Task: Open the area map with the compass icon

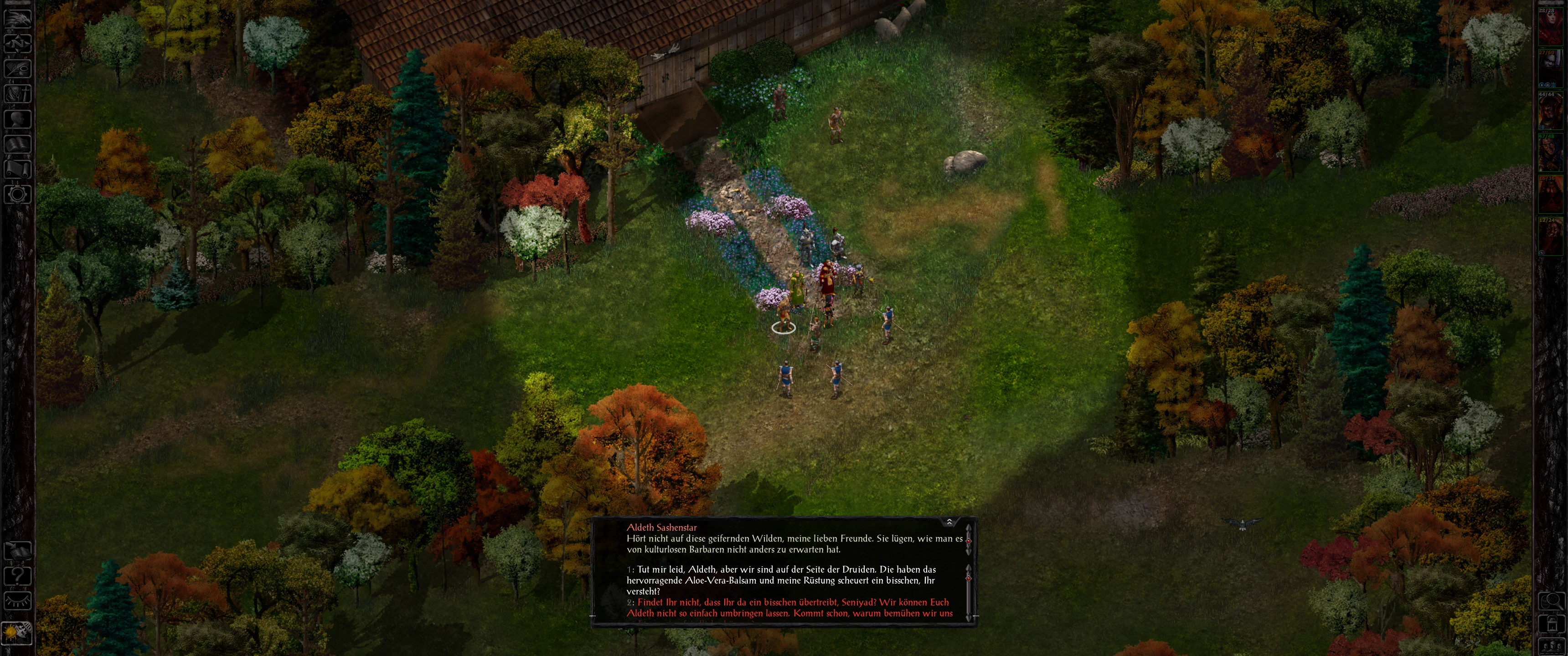Action: pyautogui.click(x=18, y=43)
